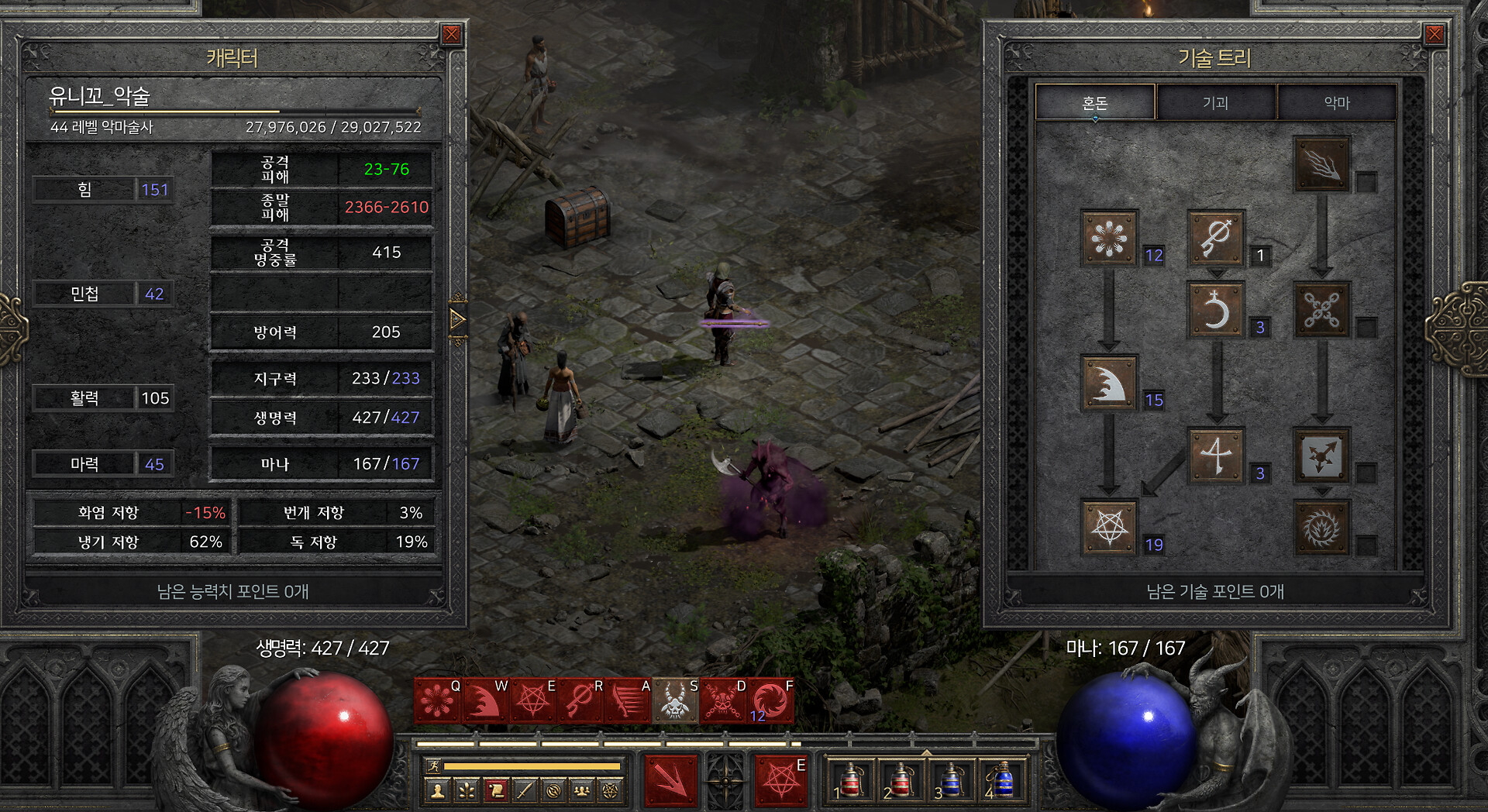Screen dimensions: 1488x812
Task: Switch to the 기괴 skill tab
Action: 1215,102
